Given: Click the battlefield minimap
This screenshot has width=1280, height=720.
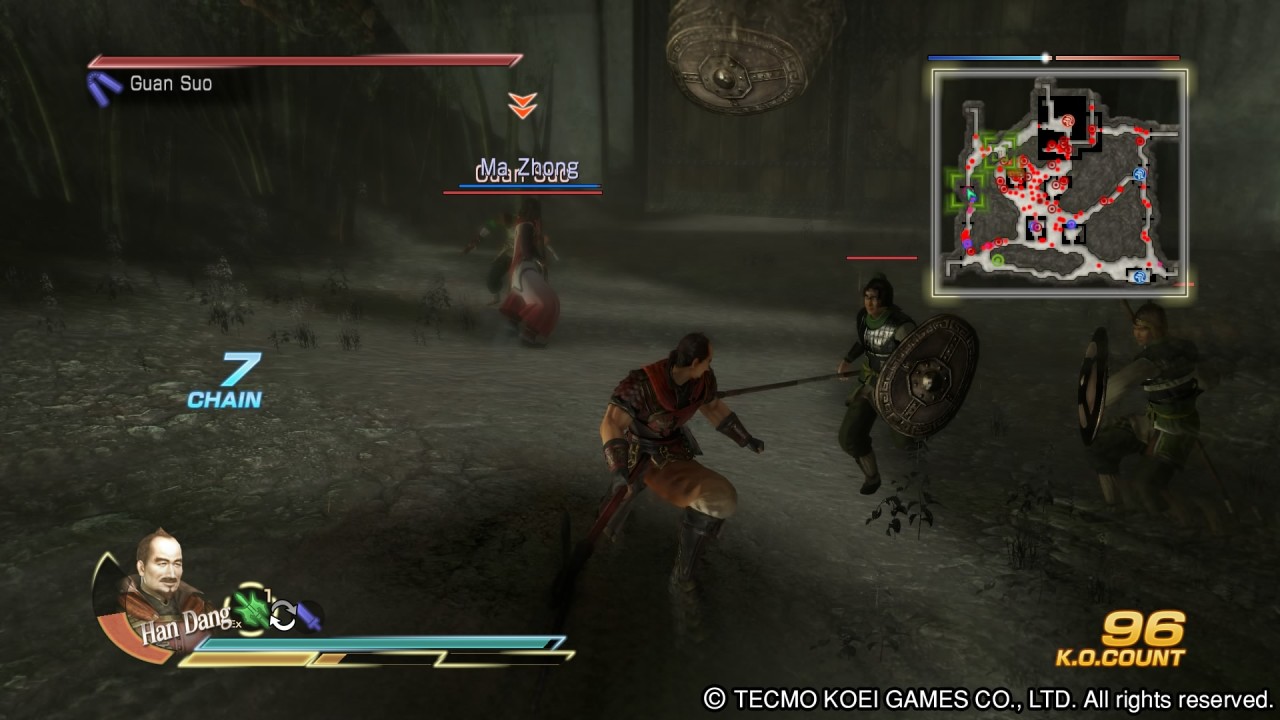Looking at the screenshot, I should (1060, 183).
